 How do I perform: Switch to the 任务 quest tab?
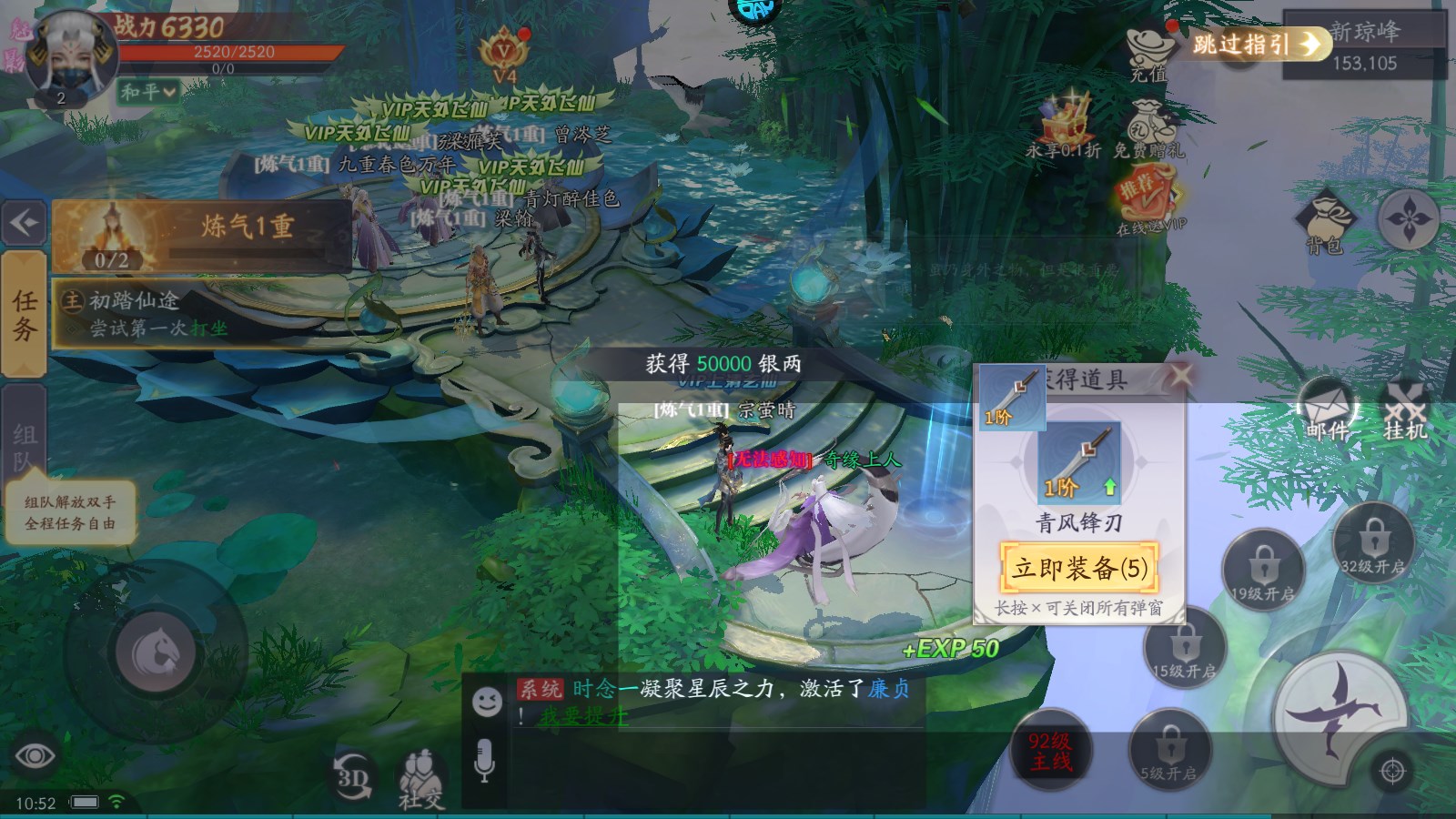click(x=20, y=314)
